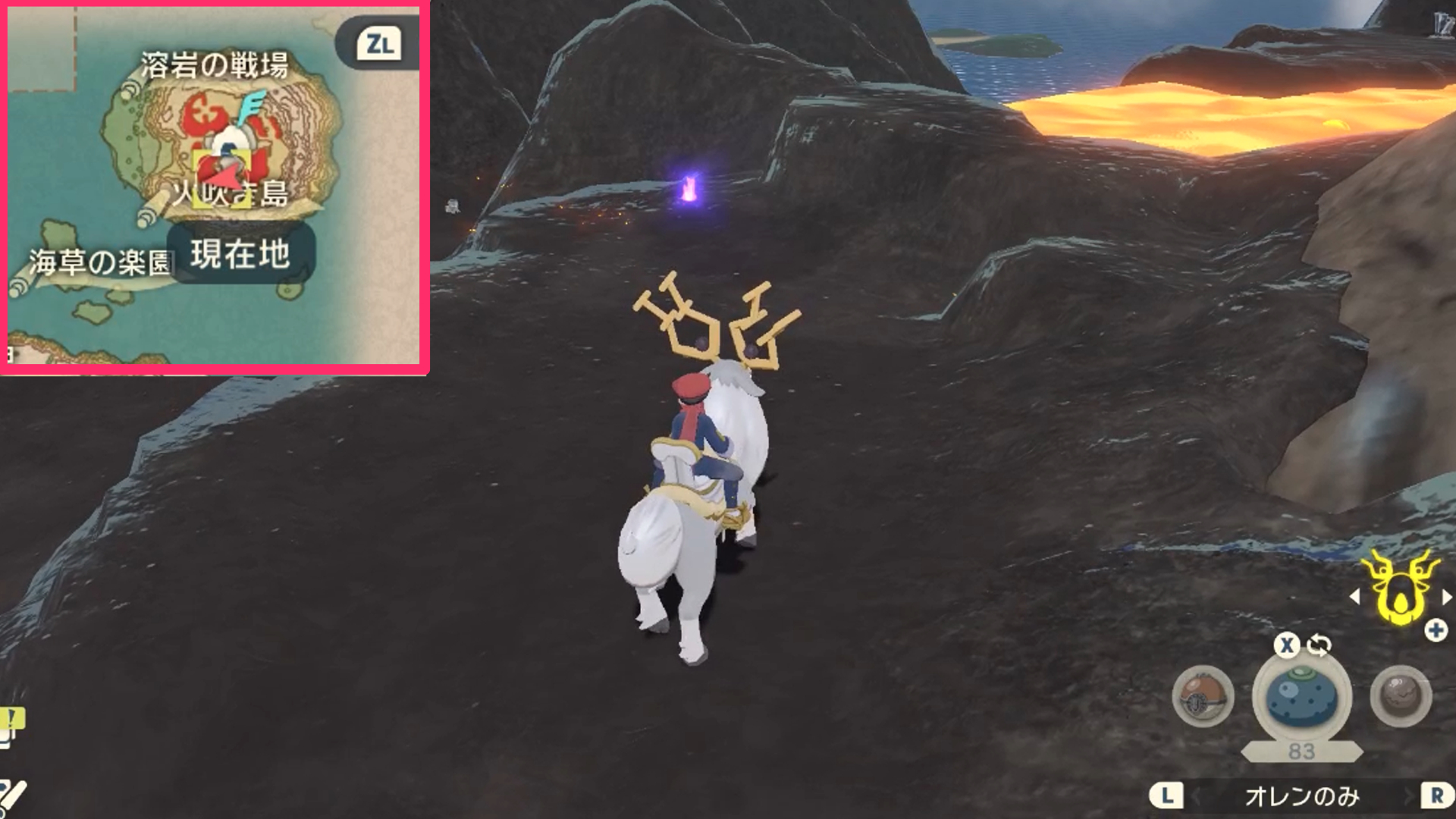Click the item swap cycle-arrows icon
The width and height of the screenshot is (1456, 819).
[x=1319, y=644]
